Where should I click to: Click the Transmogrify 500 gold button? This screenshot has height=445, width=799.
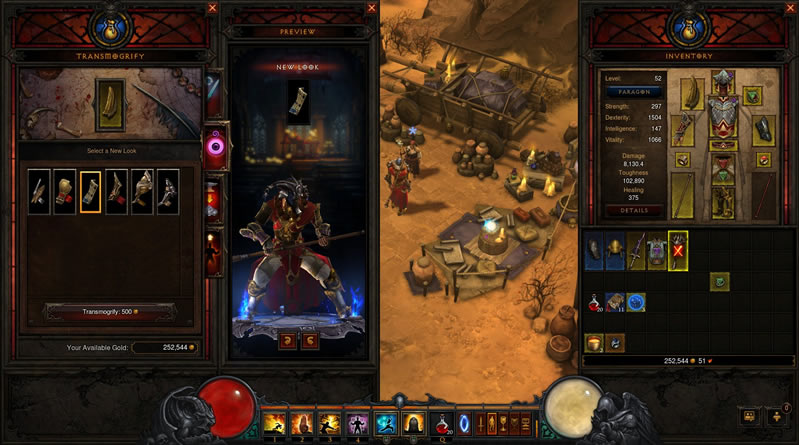pos(110,312)
